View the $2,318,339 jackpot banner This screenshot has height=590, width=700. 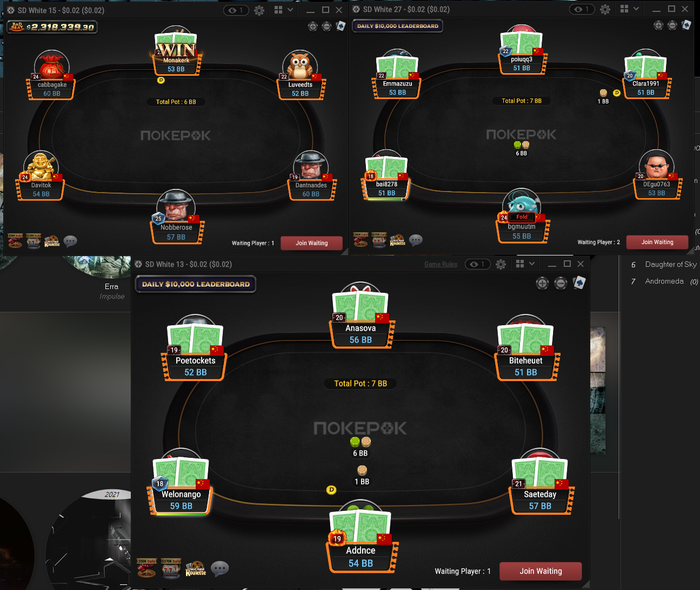(x=53, y=27)
